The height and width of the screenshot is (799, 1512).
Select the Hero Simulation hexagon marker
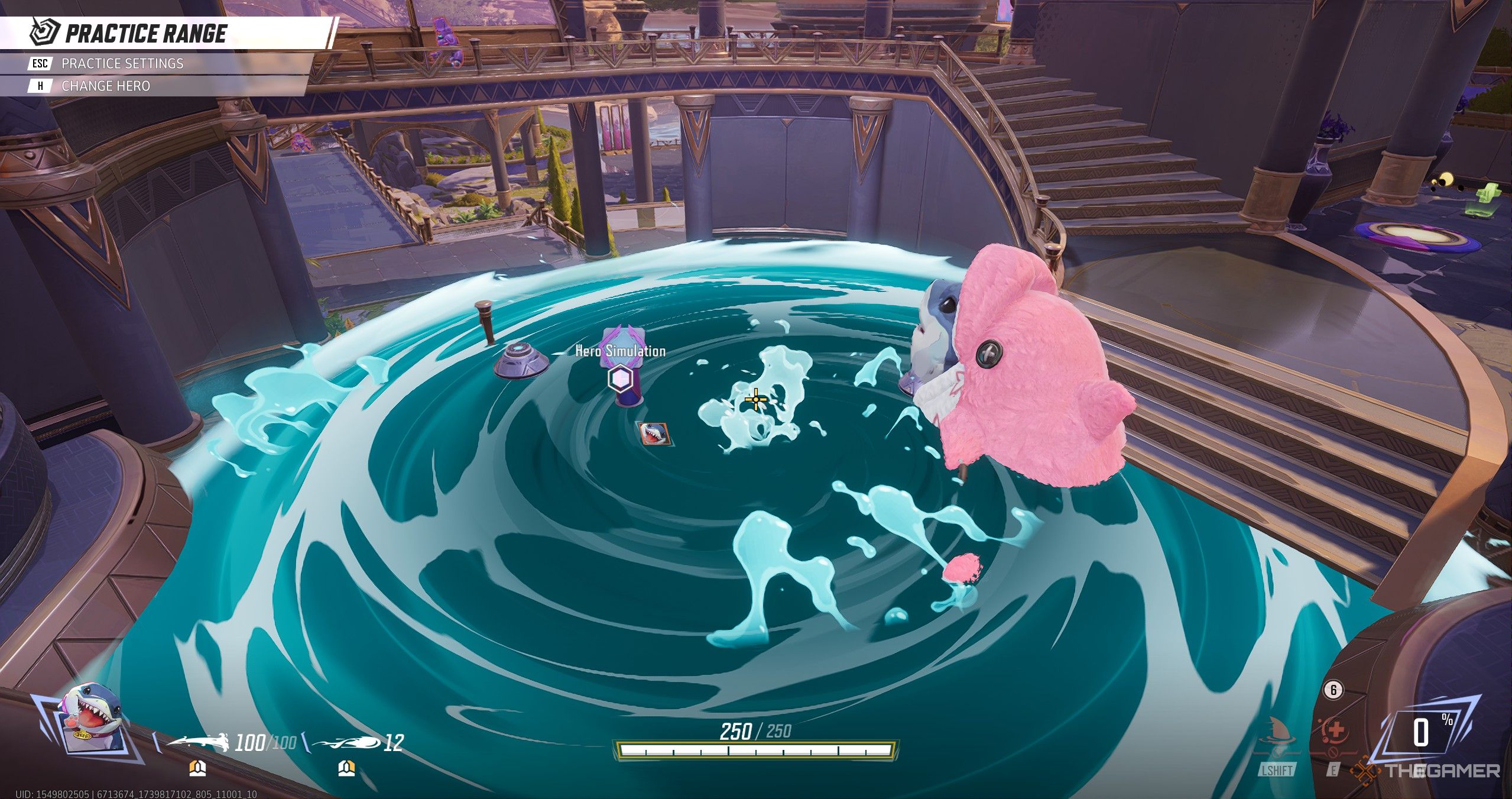click(x=620, y=378)
